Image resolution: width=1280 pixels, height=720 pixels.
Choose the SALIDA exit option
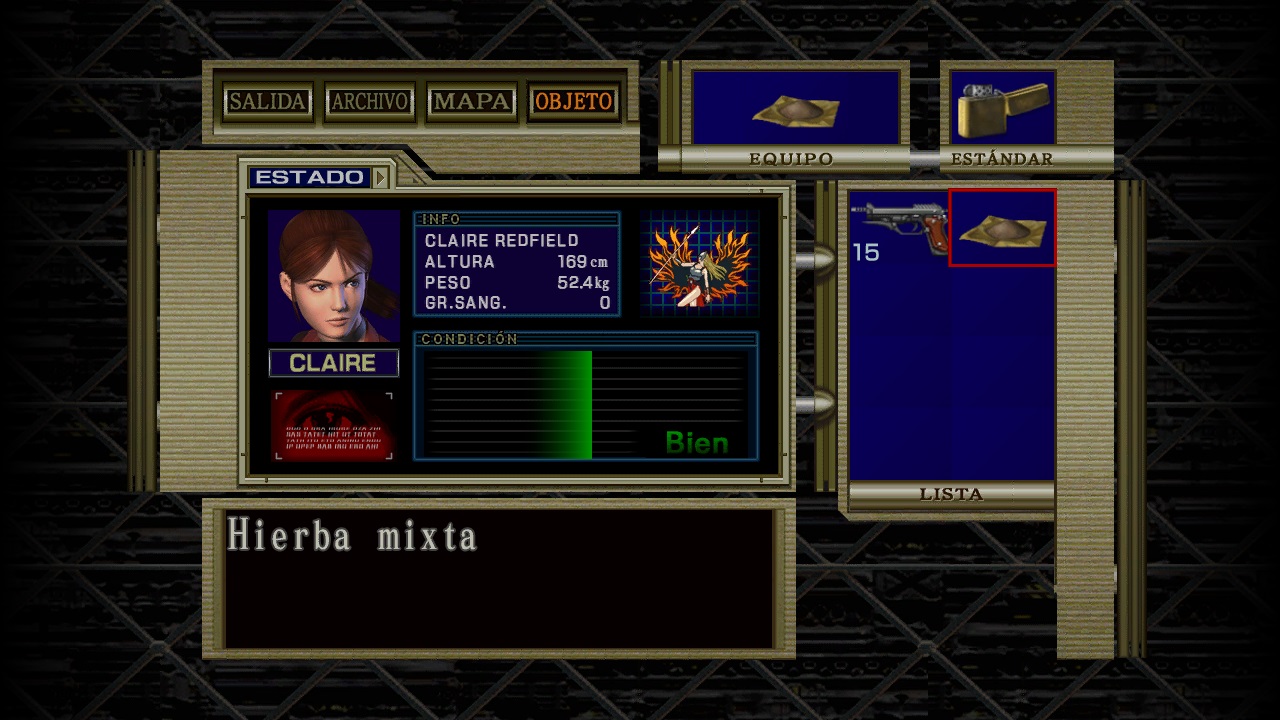pos(267,101)
